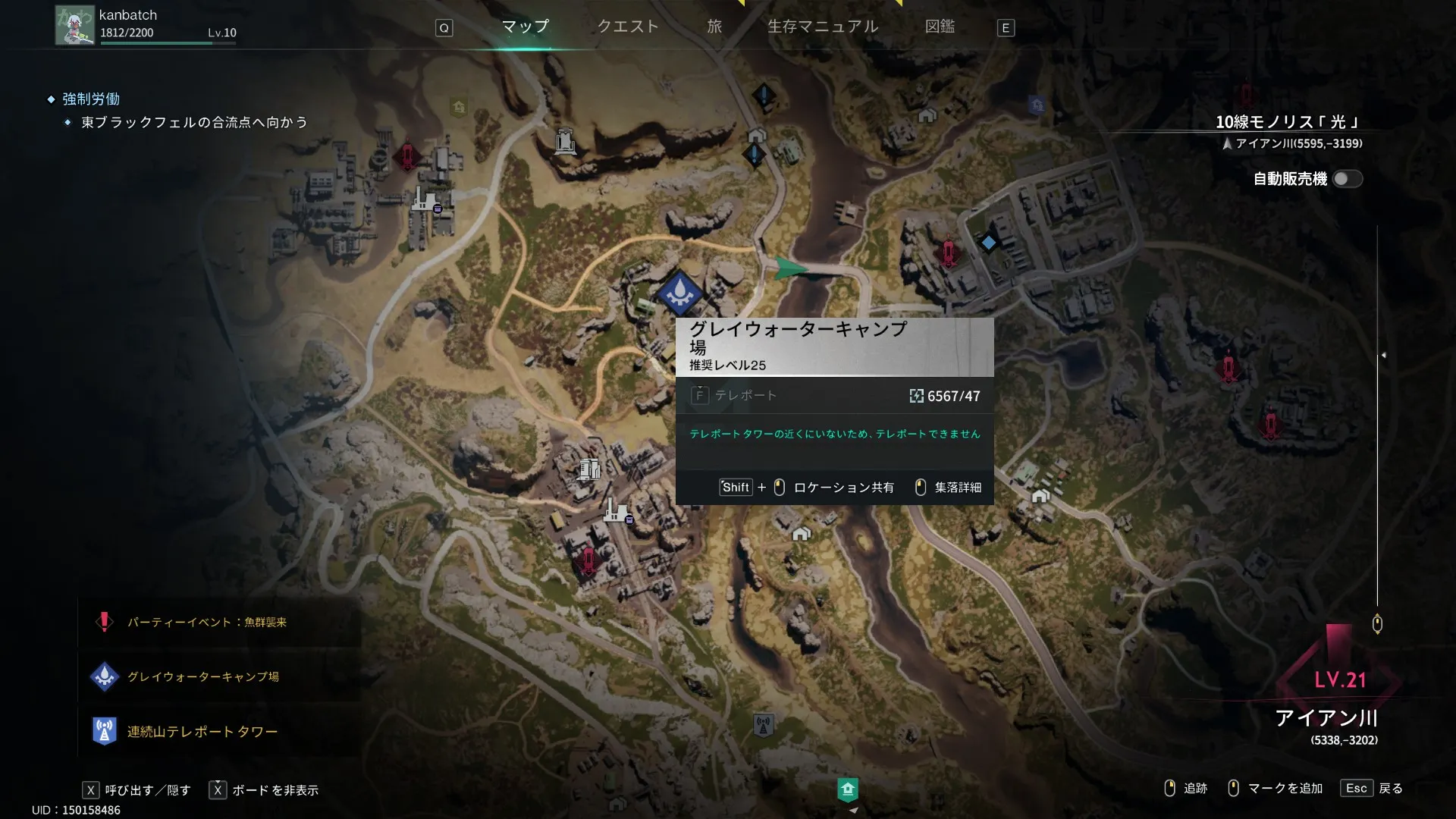Image resolution: width=1456 pixels, height=819 pixels.
Task: Click the player avatar portrait
Action: (74, 25)
